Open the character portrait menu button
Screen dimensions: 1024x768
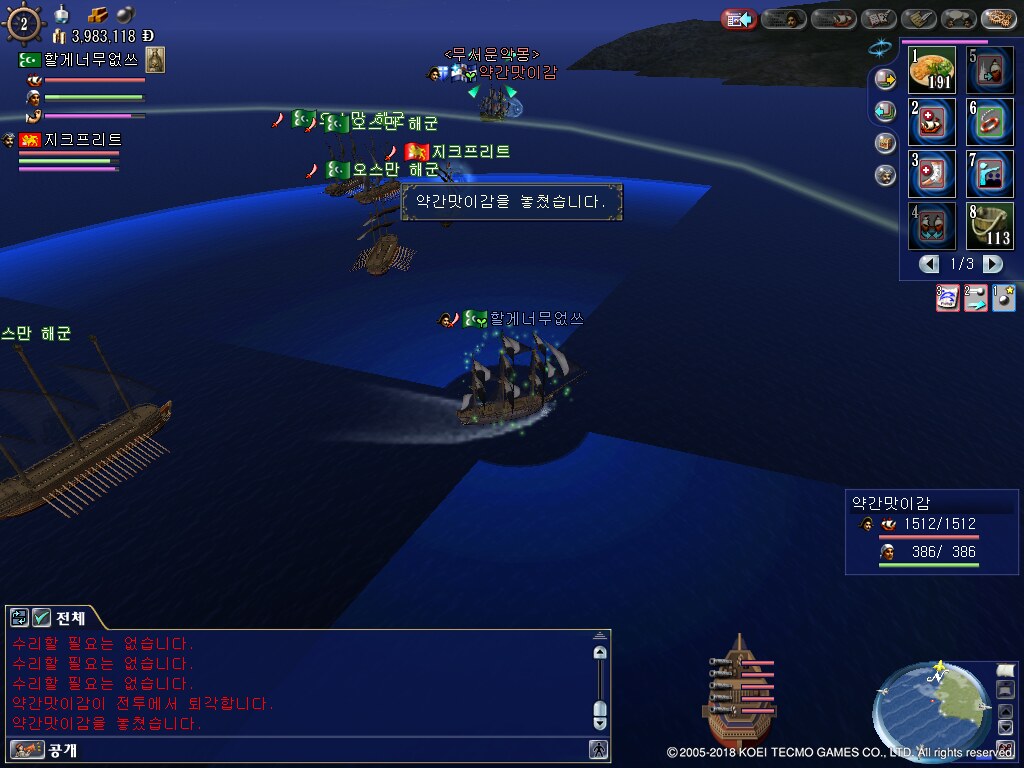point(784,18)
